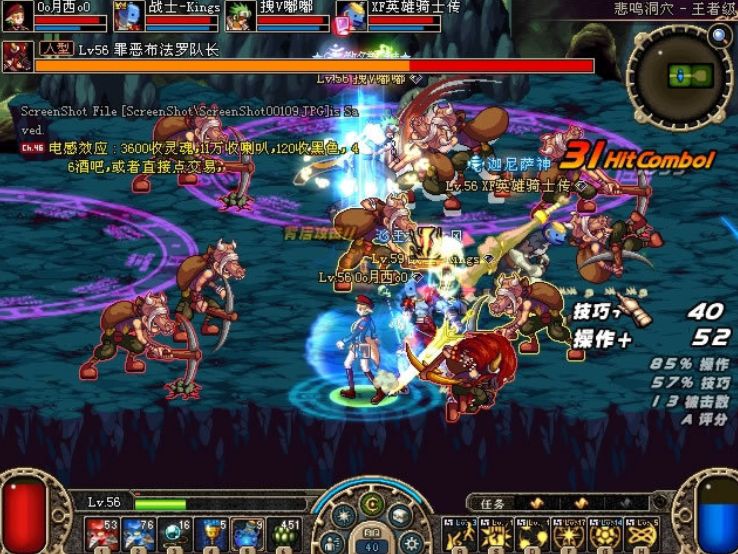Click the green swirl button atop the dial

(371, 504)
